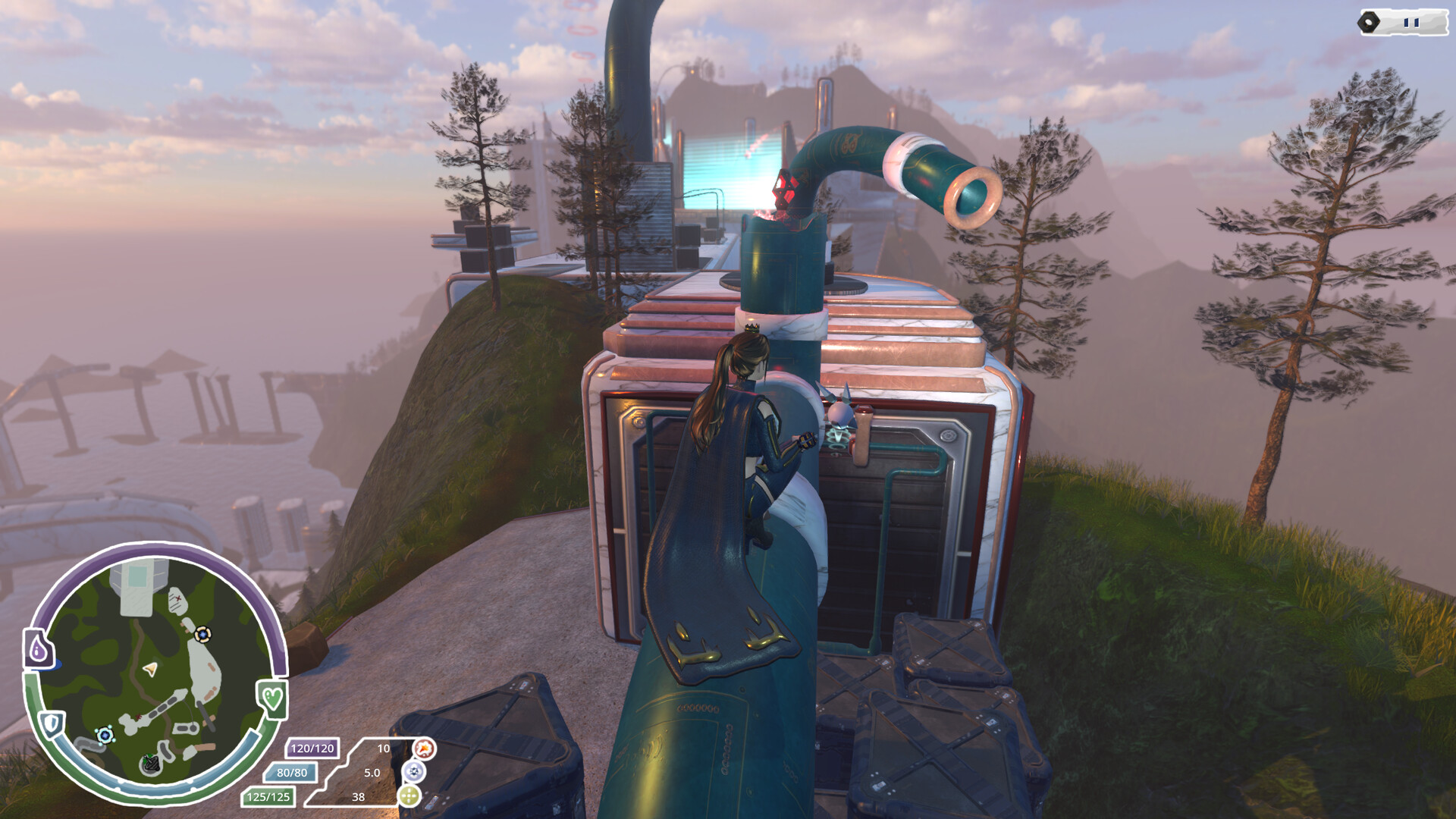Image resolution: width=1456 pixels, height=819 pixels.
Task: Select the pale blue fire-rate icon
Action: click(413, 772)
